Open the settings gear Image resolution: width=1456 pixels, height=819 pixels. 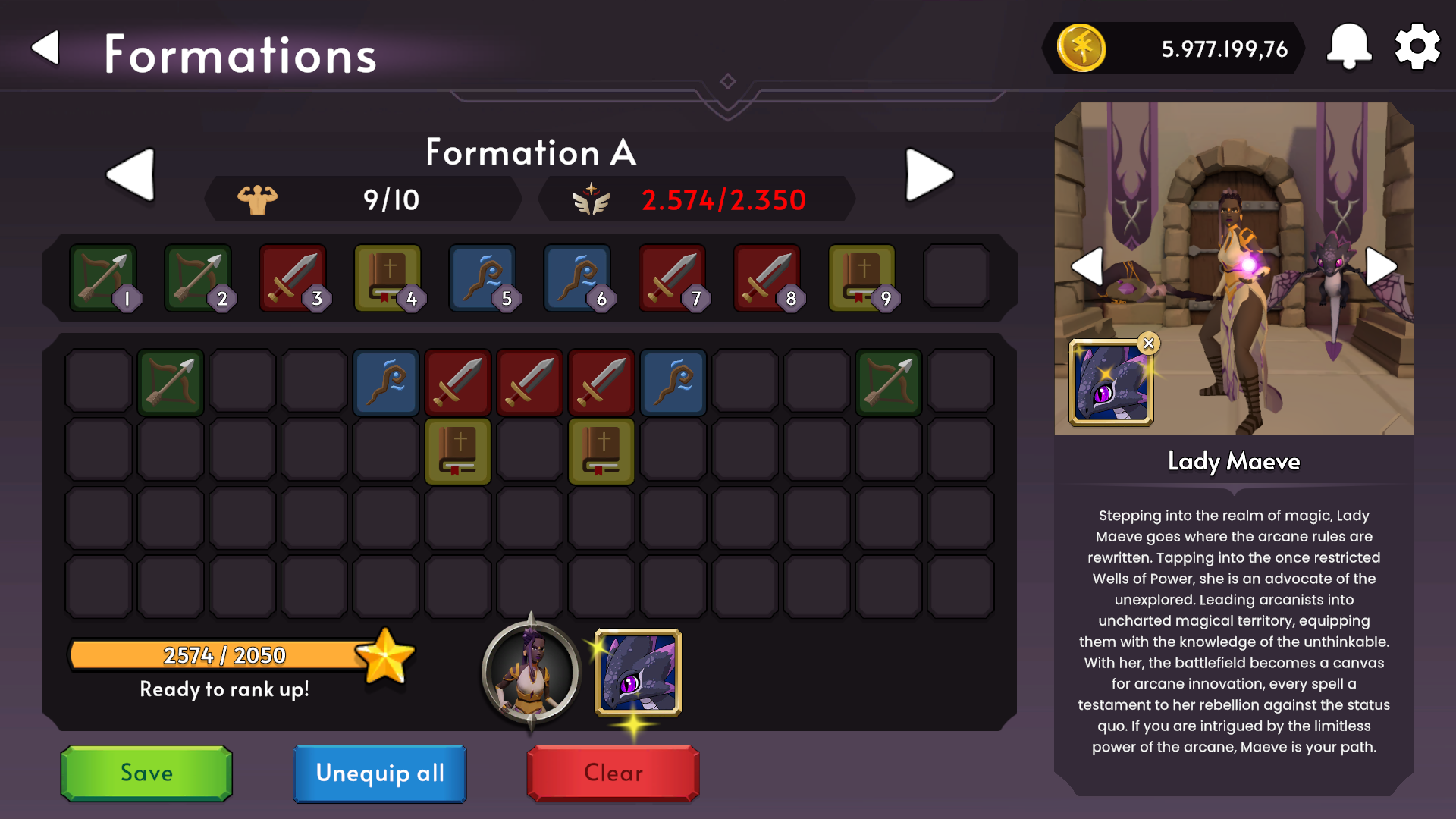click(x=1417, y=45)
